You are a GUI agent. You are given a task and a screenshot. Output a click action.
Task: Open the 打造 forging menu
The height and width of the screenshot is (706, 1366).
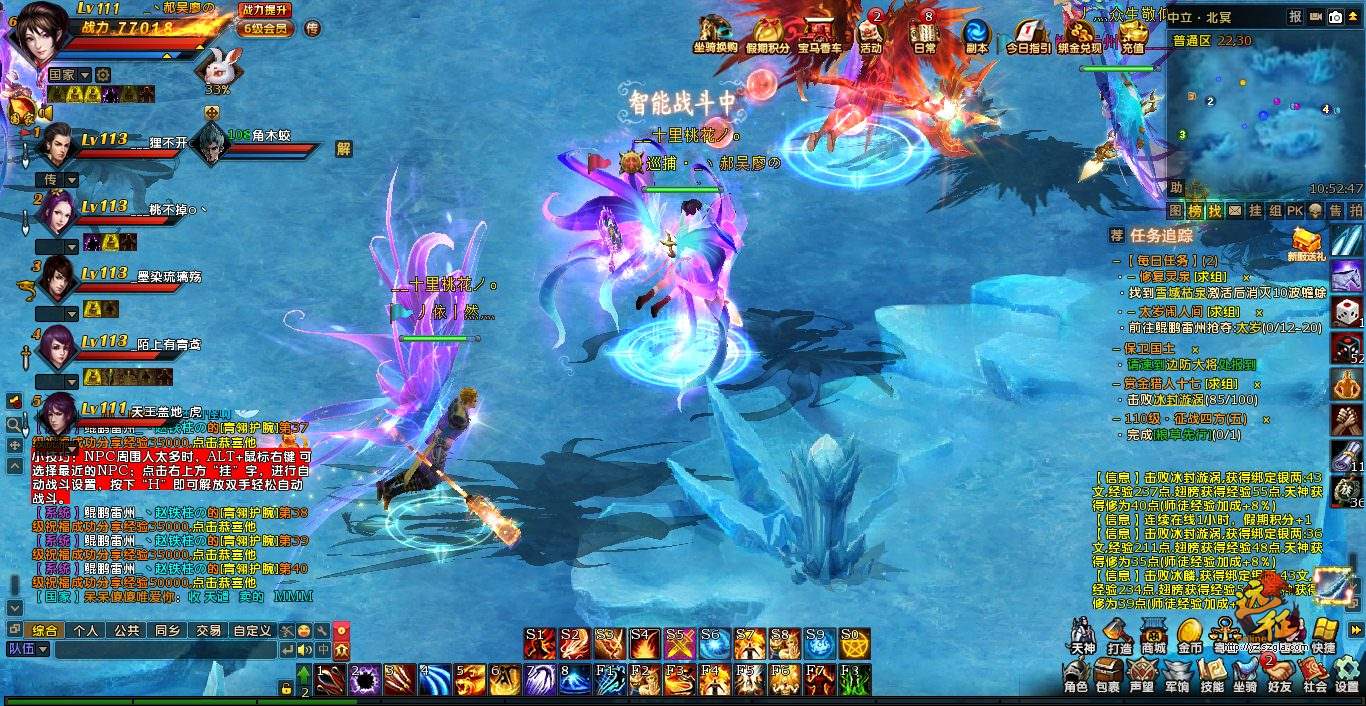1119,635
